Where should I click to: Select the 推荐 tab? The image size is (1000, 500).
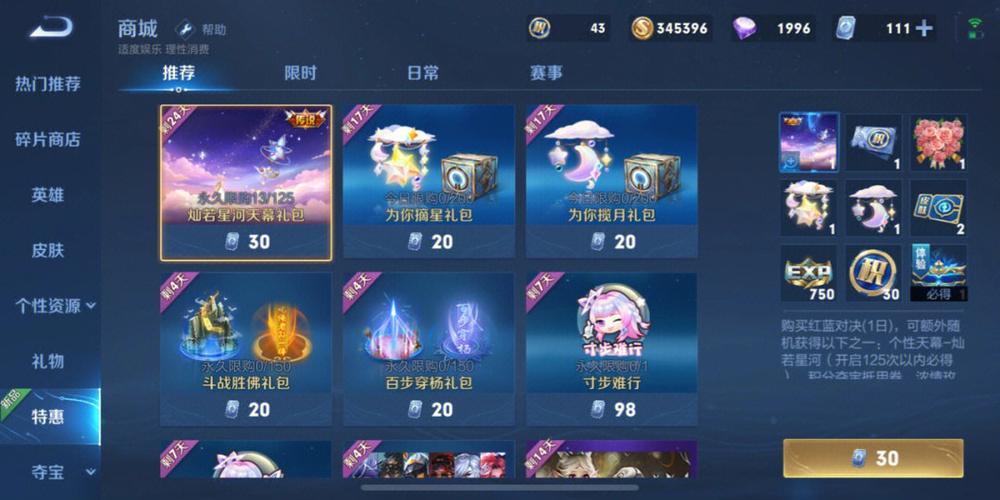178,73
